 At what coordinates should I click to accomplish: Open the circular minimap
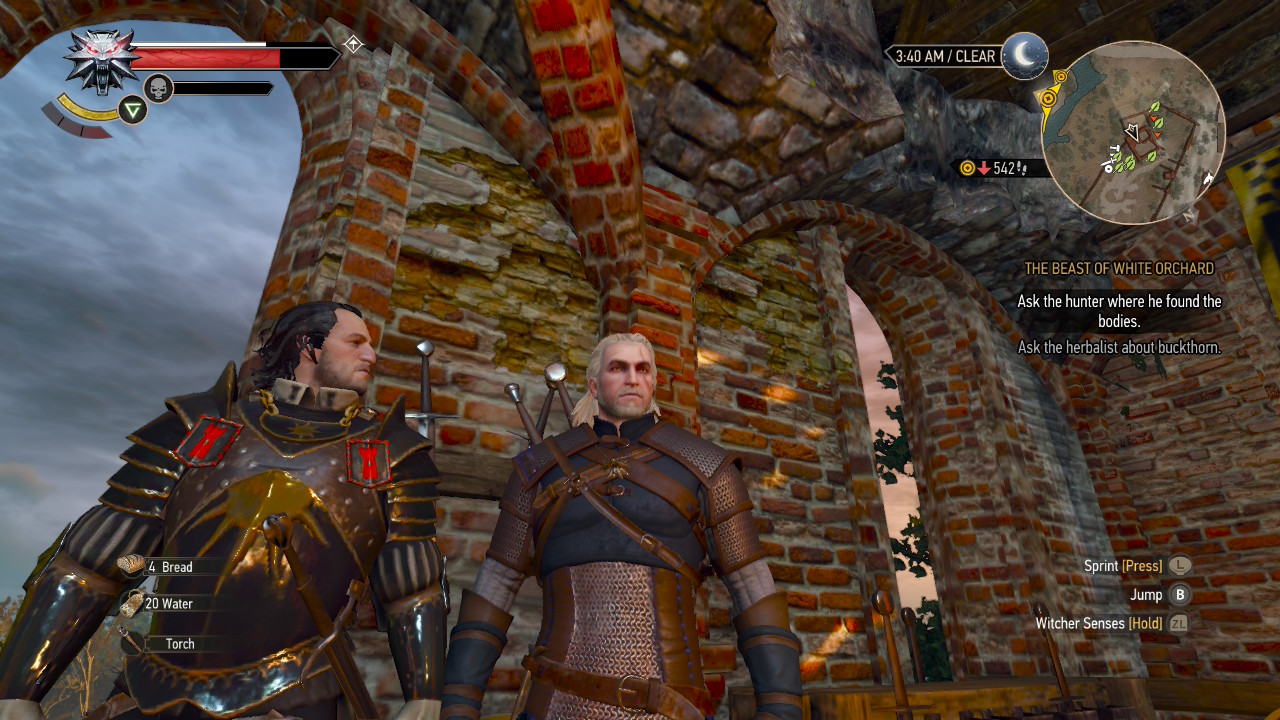coord(1132,132)
